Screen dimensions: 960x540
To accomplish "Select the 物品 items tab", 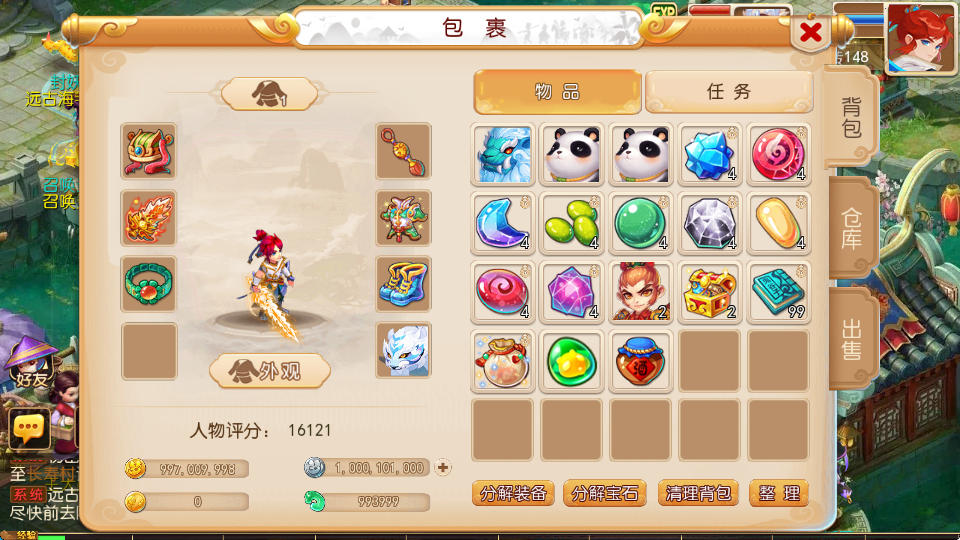I will coord(557,92).
